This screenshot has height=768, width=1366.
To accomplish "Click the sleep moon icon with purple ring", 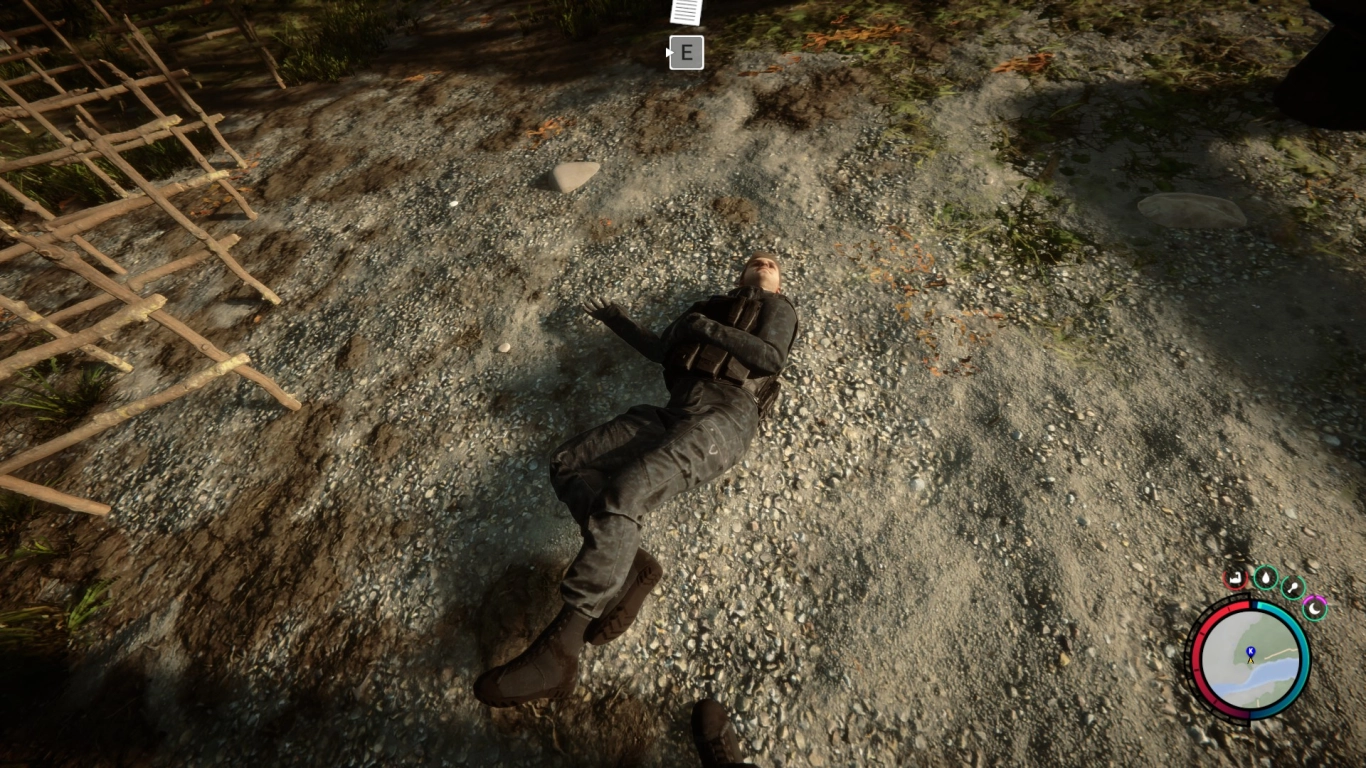I will tap(1315, 607).
